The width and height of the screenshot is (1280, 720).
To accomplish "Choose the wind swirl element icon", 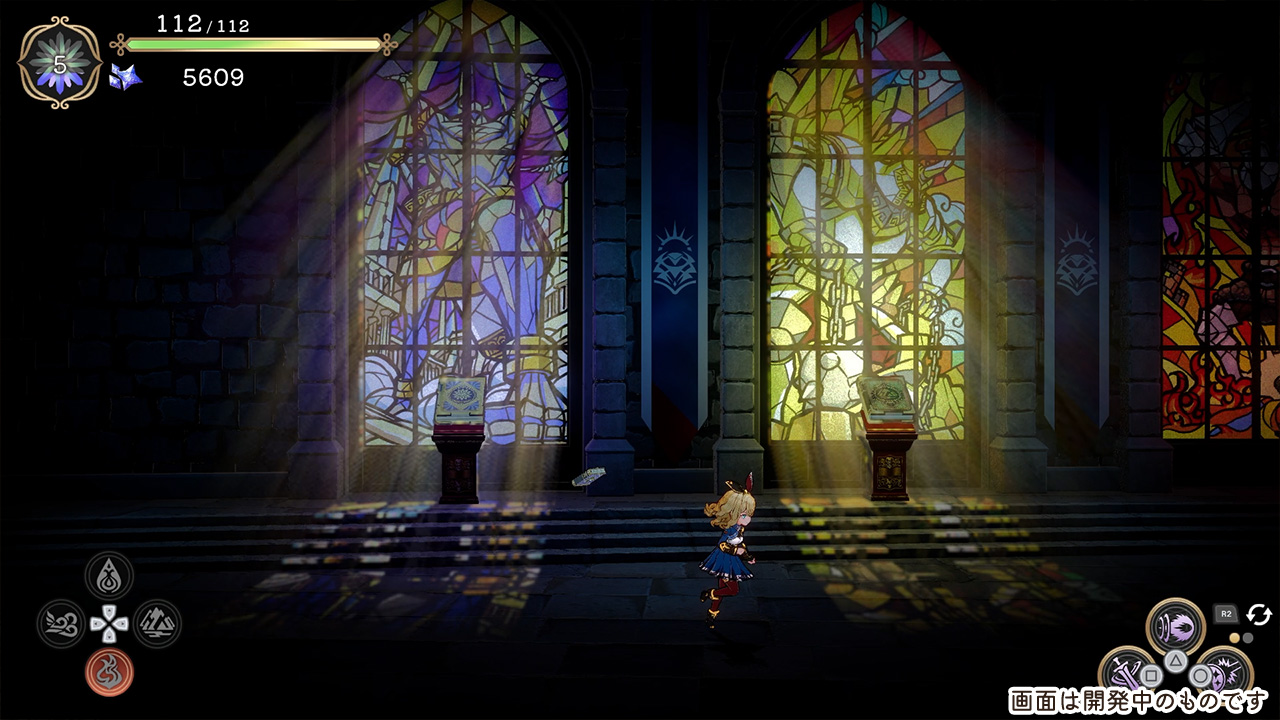I will click(61, 624).
